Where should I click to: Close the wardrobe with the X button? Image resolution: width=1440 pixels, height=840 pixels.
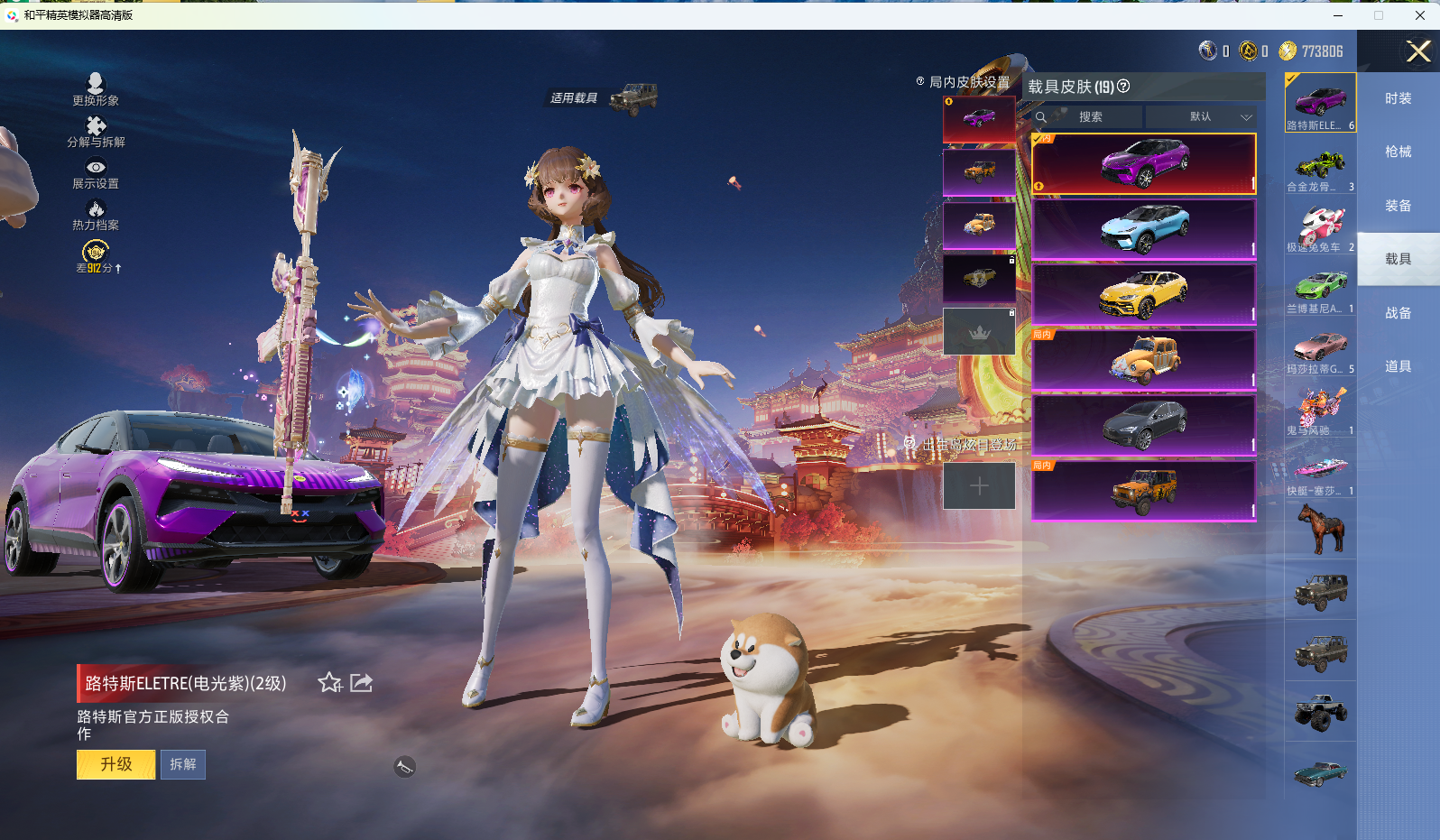click(x=1417, y=51)
